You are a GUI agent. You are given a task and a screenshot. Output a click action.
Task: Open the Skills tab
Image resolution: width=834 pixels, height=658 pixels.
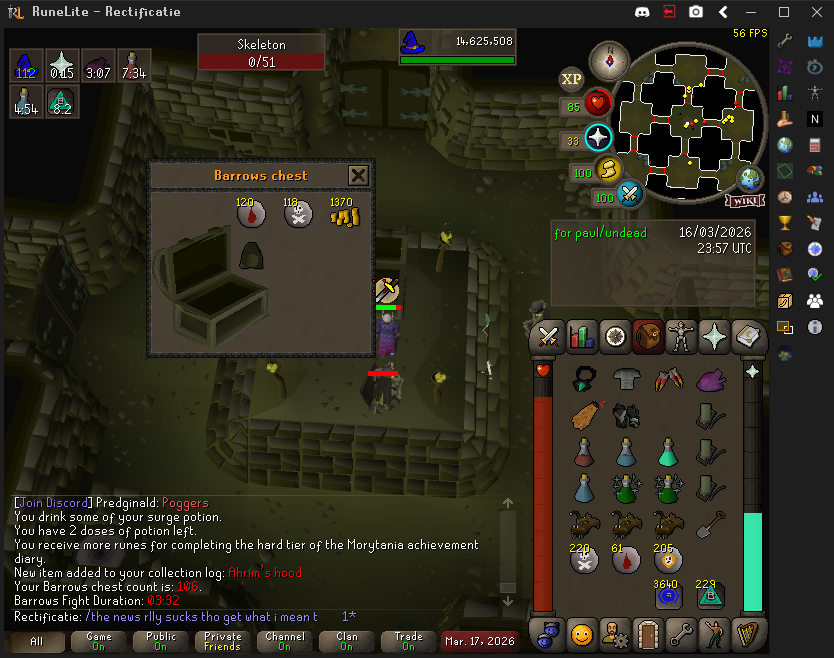(581, 337)
